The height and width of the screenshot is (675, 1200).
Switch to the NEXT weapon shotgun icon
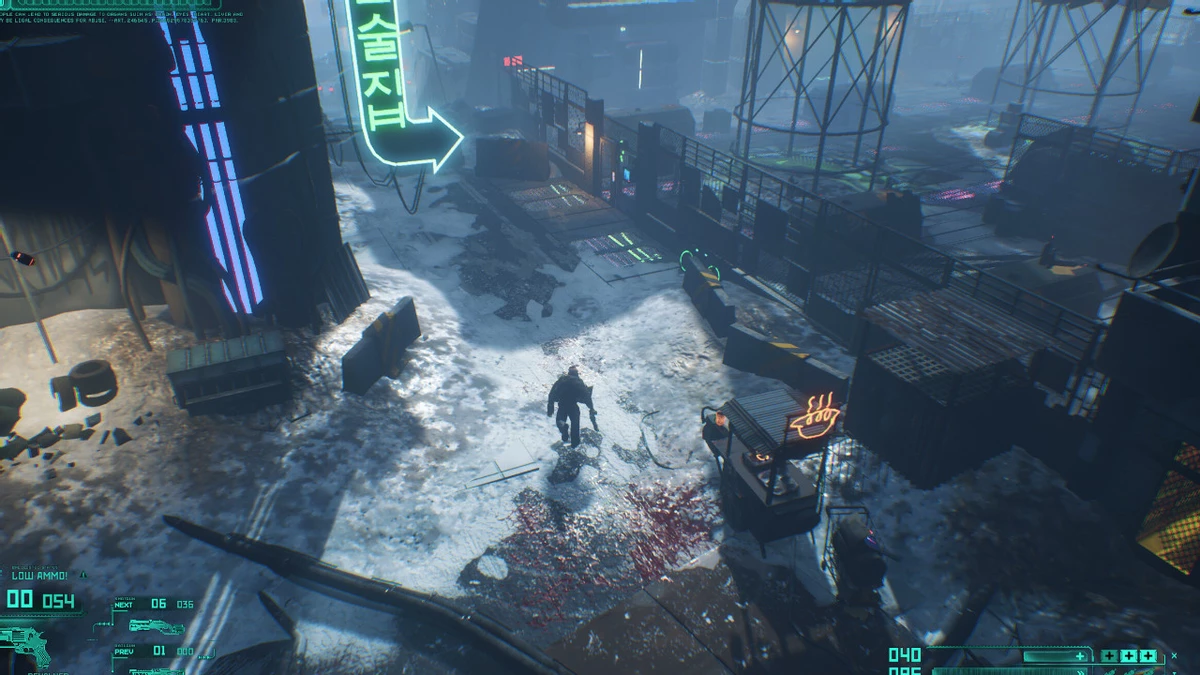[158, 626]
